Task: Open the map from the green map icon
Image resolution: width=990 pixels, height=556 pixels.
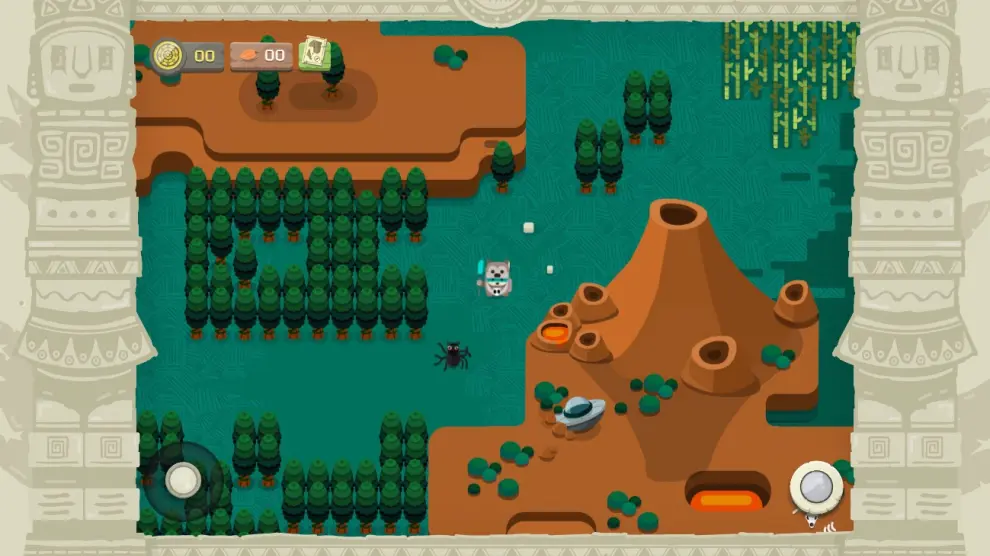Action: pos(315,54)
